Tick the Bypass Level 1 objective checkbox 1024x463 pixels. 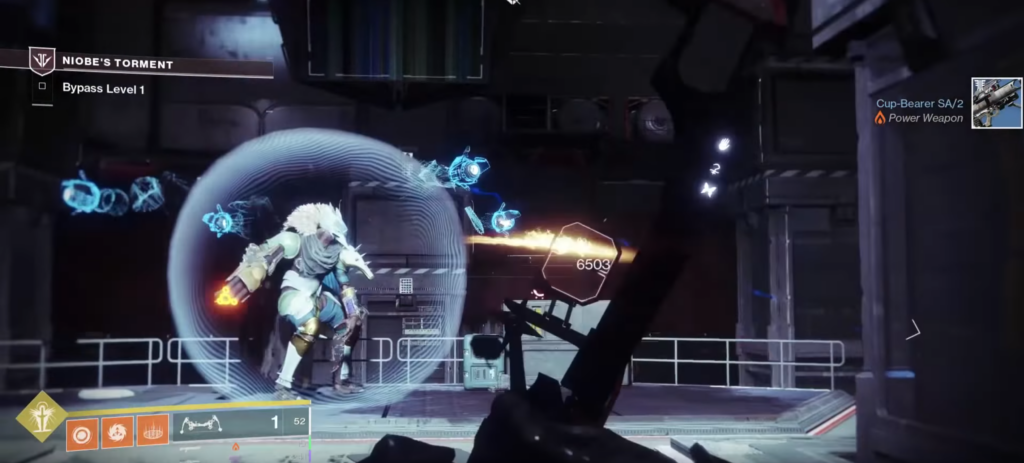(x=42, y=87)
